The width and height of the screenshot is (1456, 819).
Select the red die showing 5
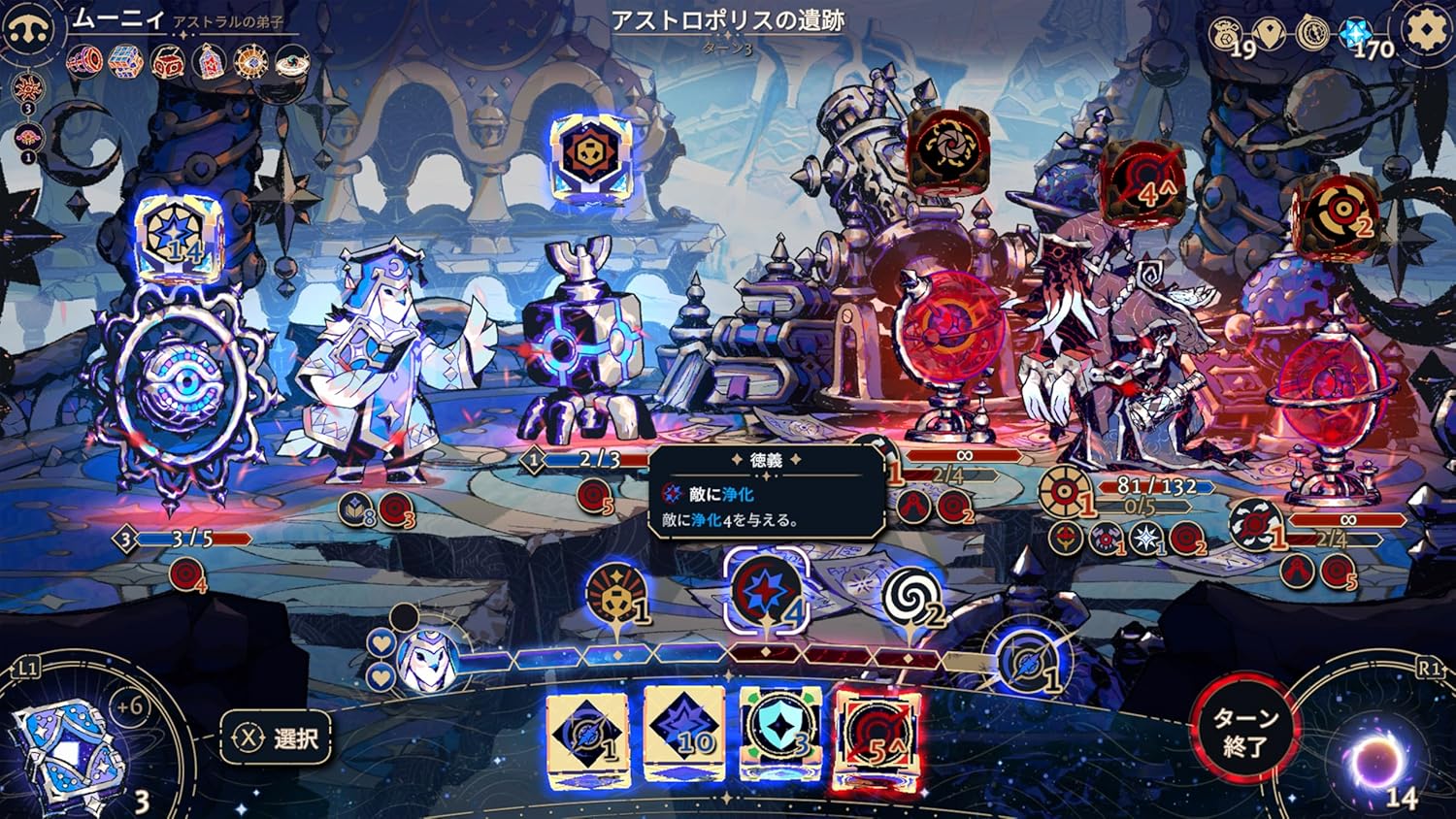coord(878,735)
